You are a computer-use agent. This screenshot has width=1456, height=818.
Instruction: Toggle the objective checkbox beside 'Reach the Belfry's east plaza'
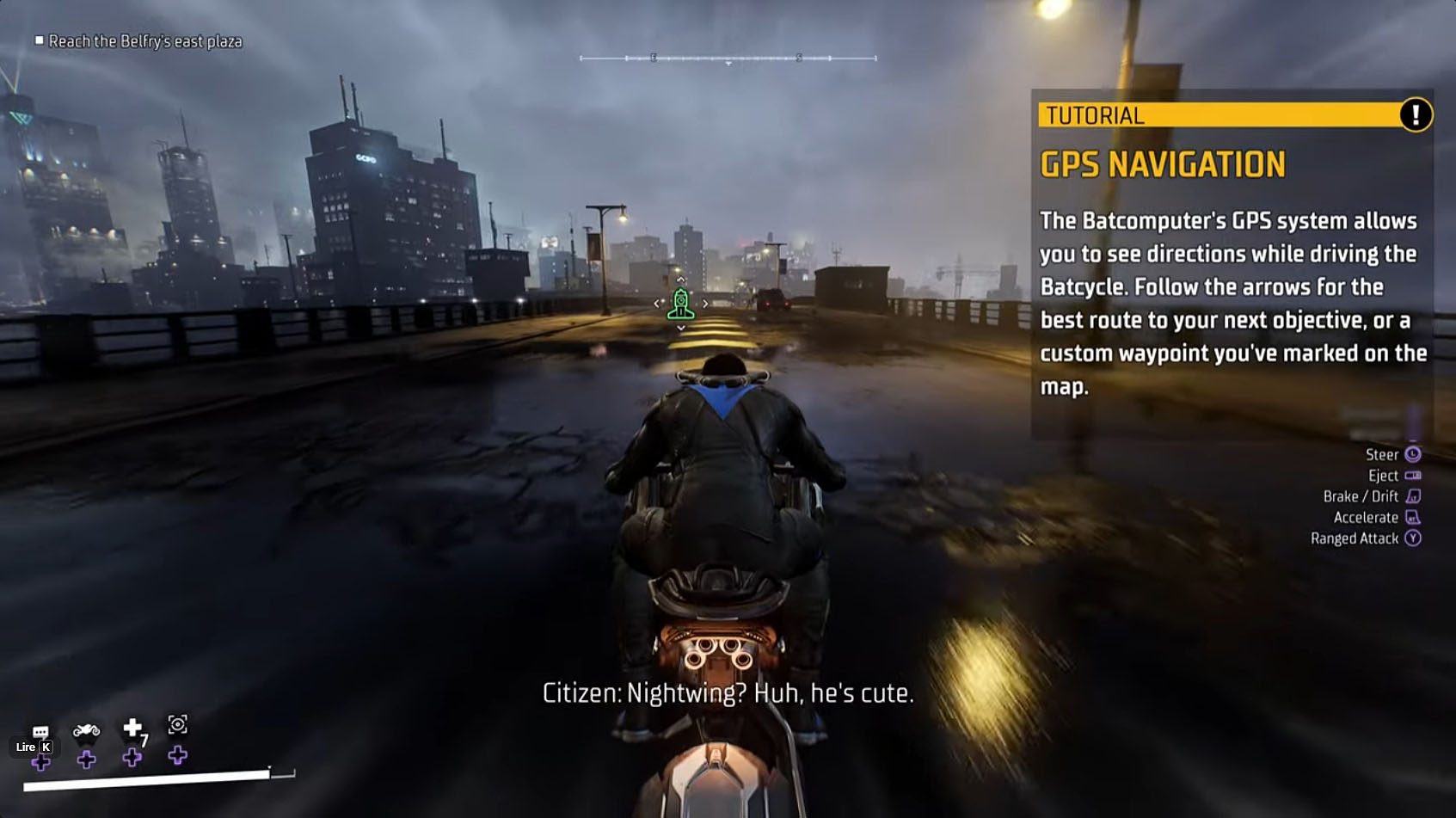40,40
